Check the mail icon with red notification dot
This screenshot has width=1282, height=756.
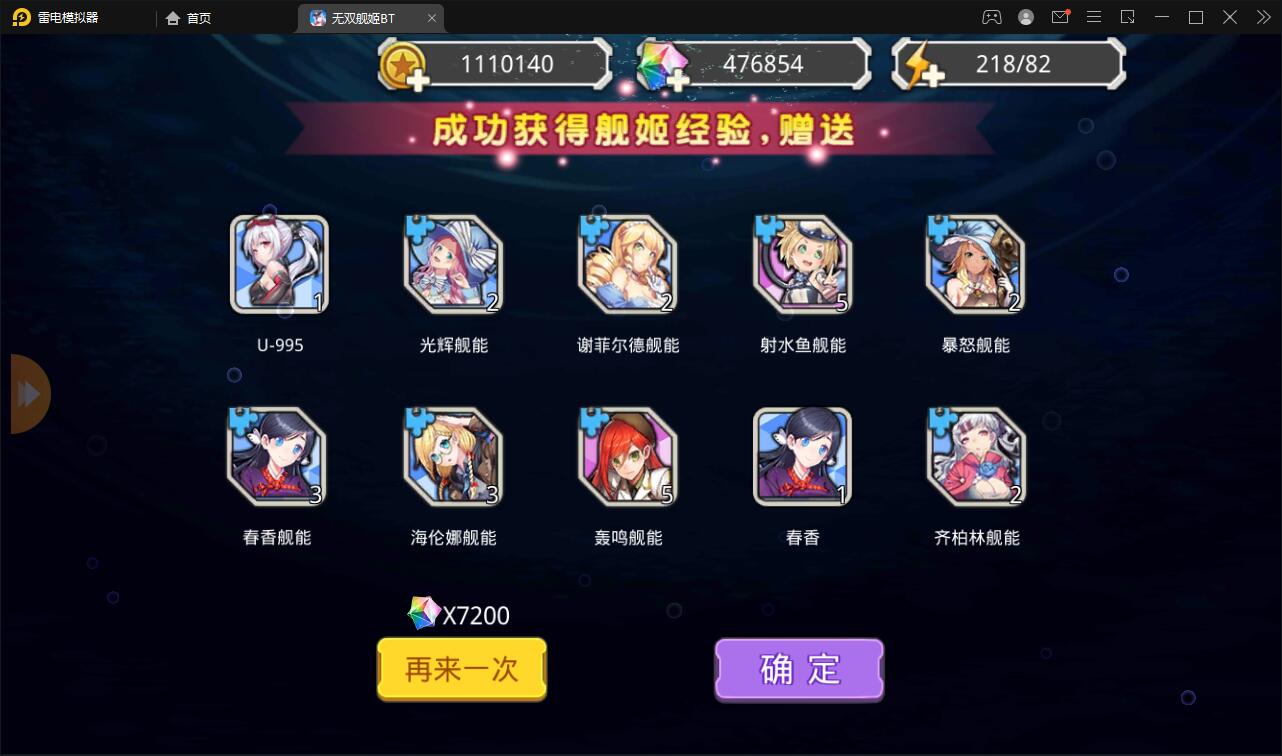pyautogui.click(x=1059, y=17)
